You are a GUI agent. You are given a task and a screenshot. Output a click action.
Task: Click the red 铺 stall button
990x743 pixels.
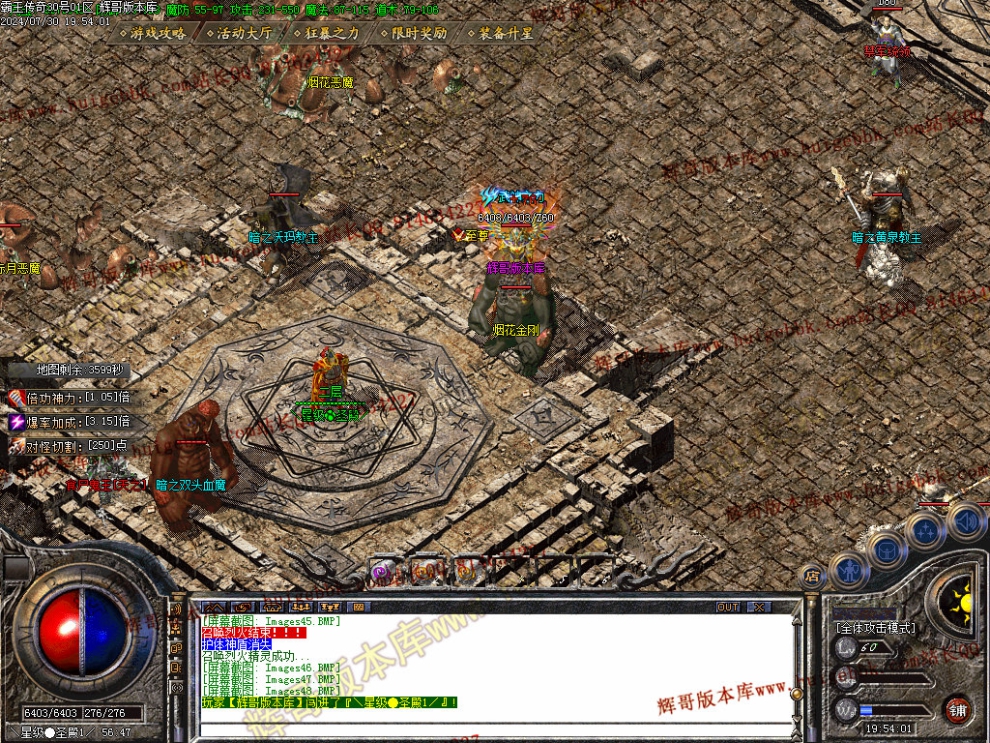[957, 711]
